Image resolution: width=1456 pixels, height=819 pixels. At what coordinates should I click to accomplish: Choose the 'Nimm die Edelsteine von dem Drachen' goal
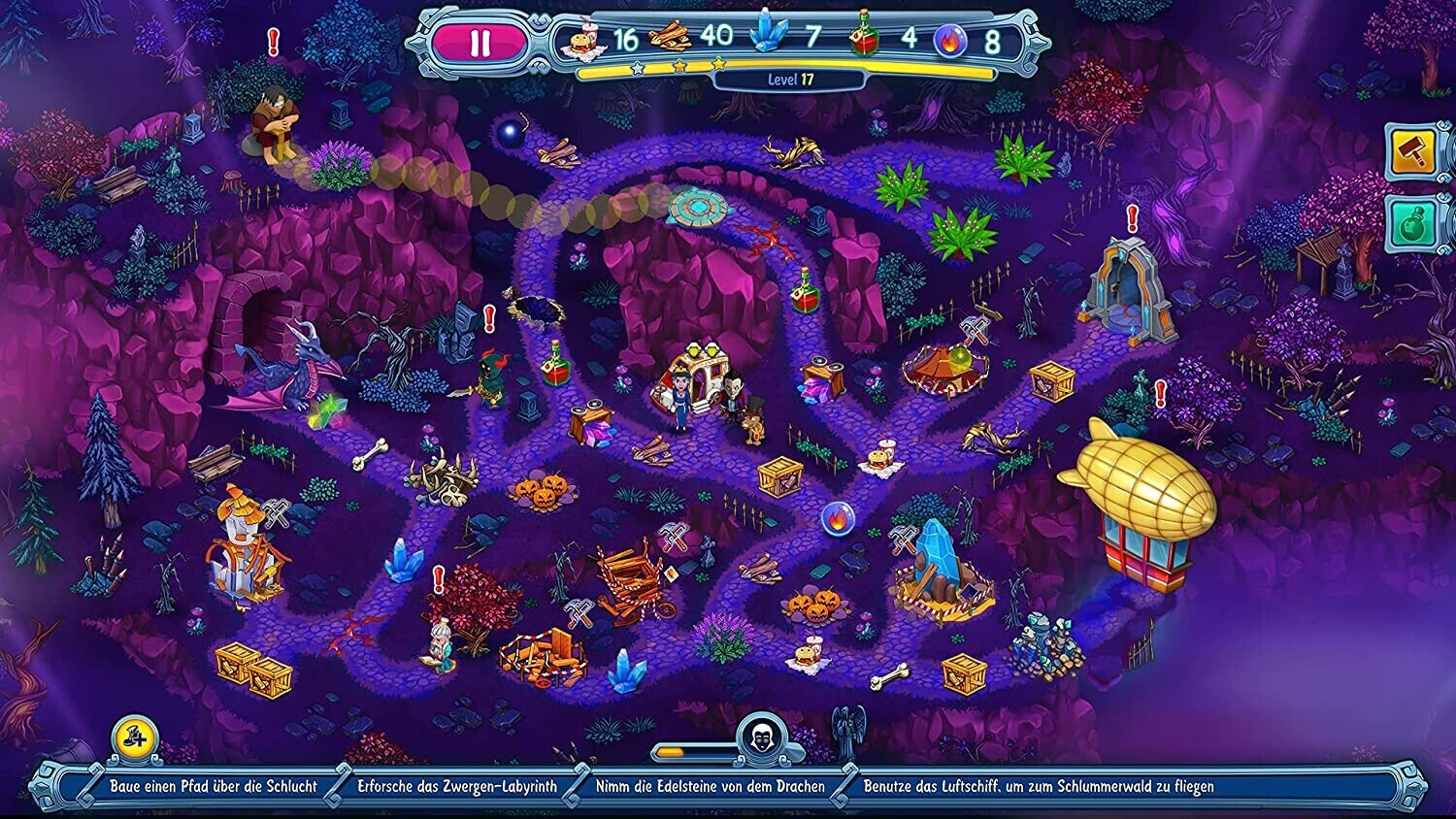(x=710, y=786)
